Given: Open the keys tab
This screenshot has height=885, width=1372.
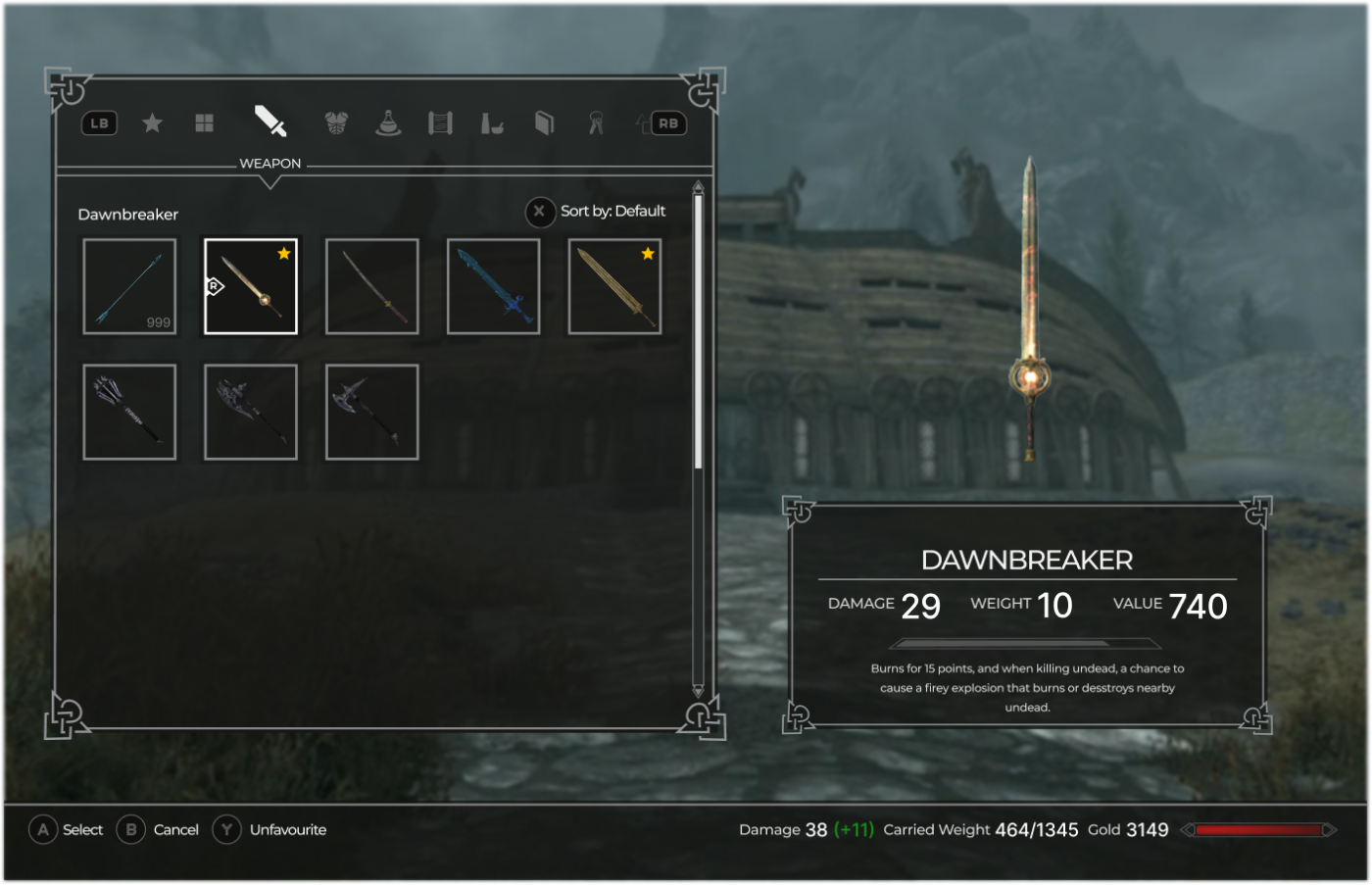Looking at the screenshot, I should tap(596, 123).
